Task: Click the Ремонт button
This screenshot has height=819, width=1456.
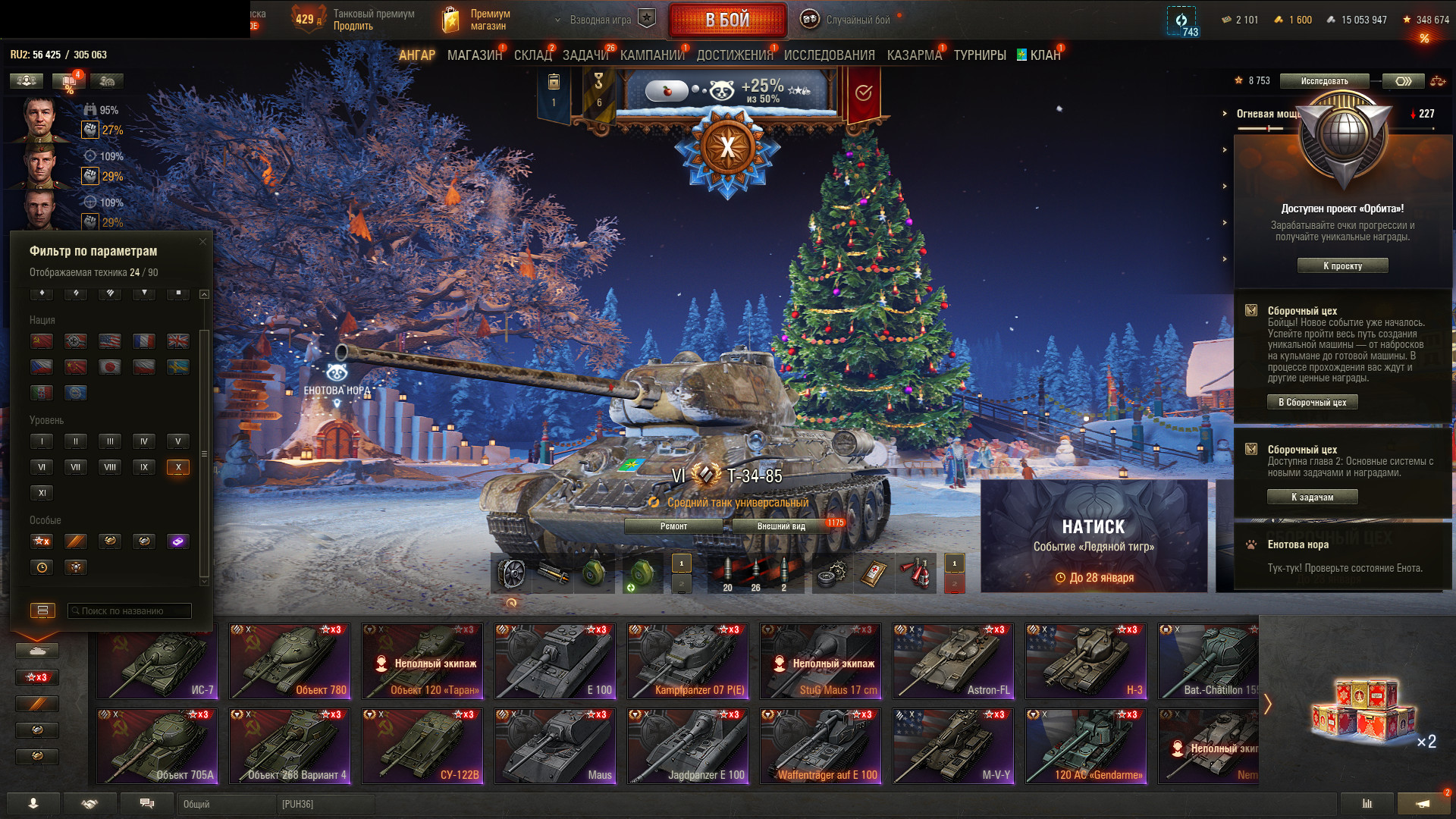Action: click(x=673, y=526)
